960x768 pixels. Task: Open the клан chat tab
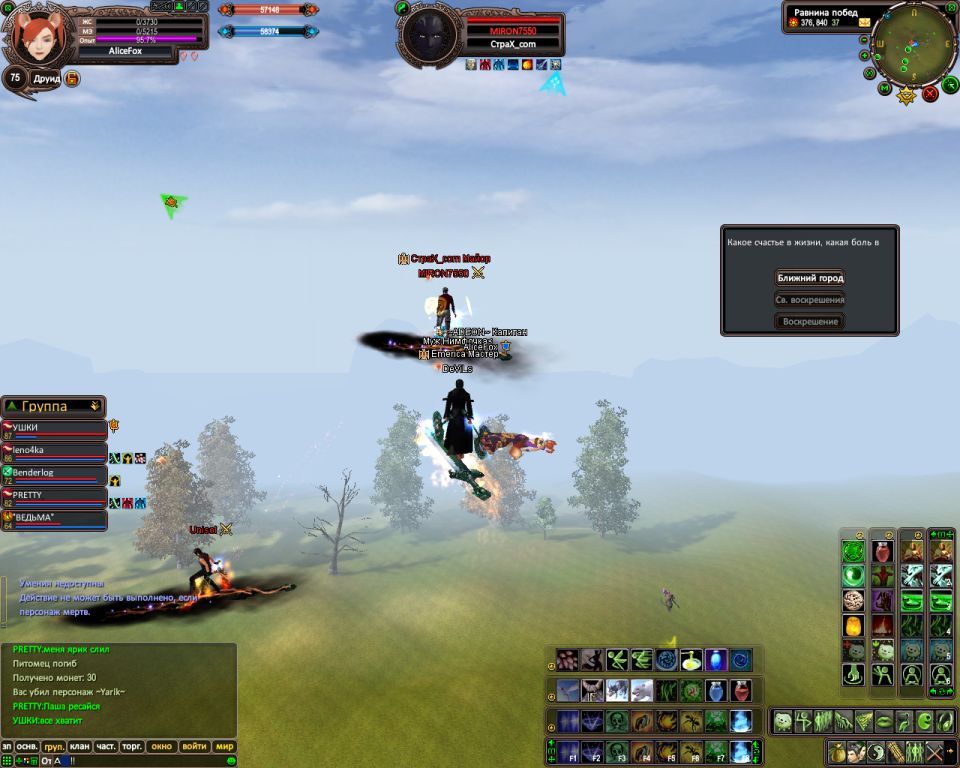pos(80,747)
